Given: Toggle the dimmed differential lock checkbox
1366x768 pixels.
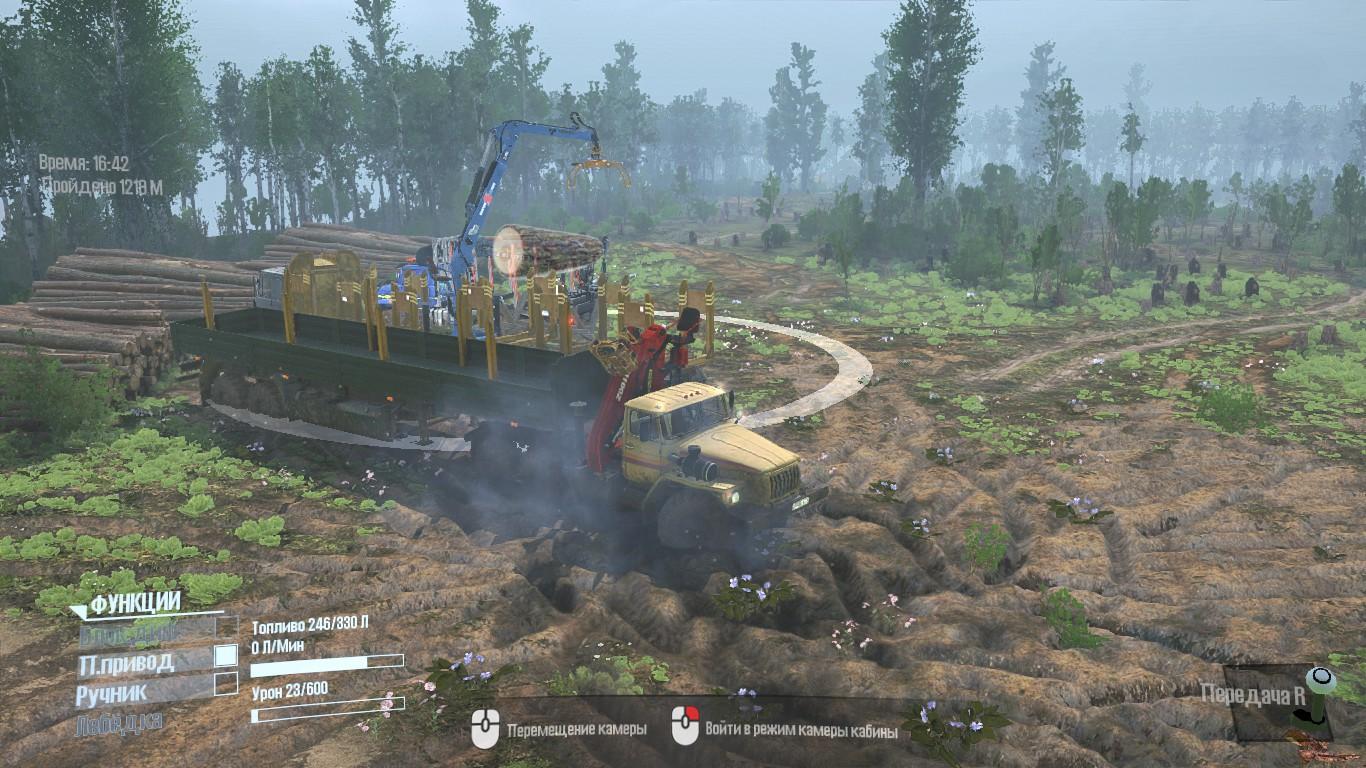Looking at the screenshot, I should 227,628.
